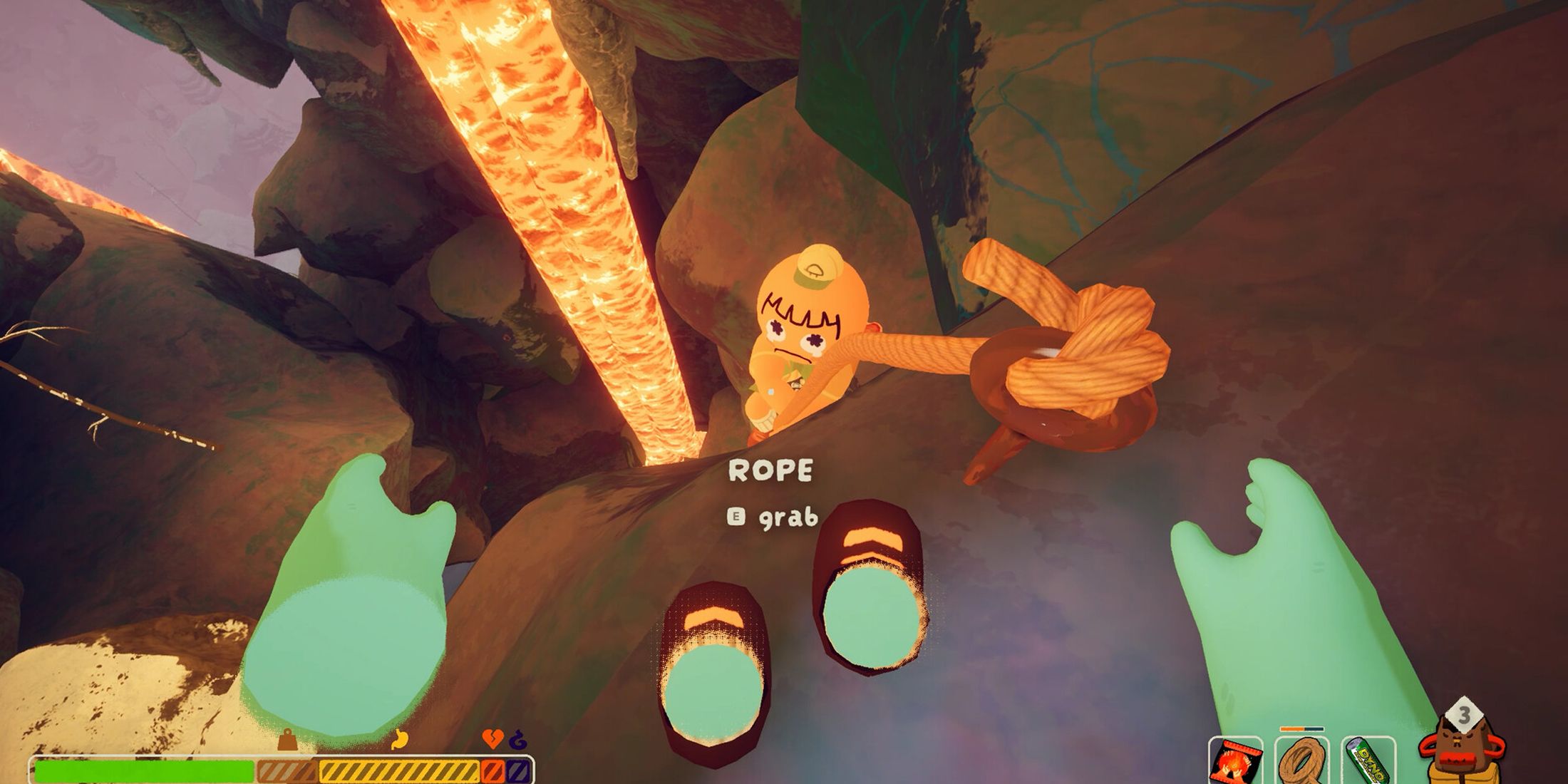Click the small orange meter above the item slots
This screenshot has height=784, width=1568.
click(1301, 728)
